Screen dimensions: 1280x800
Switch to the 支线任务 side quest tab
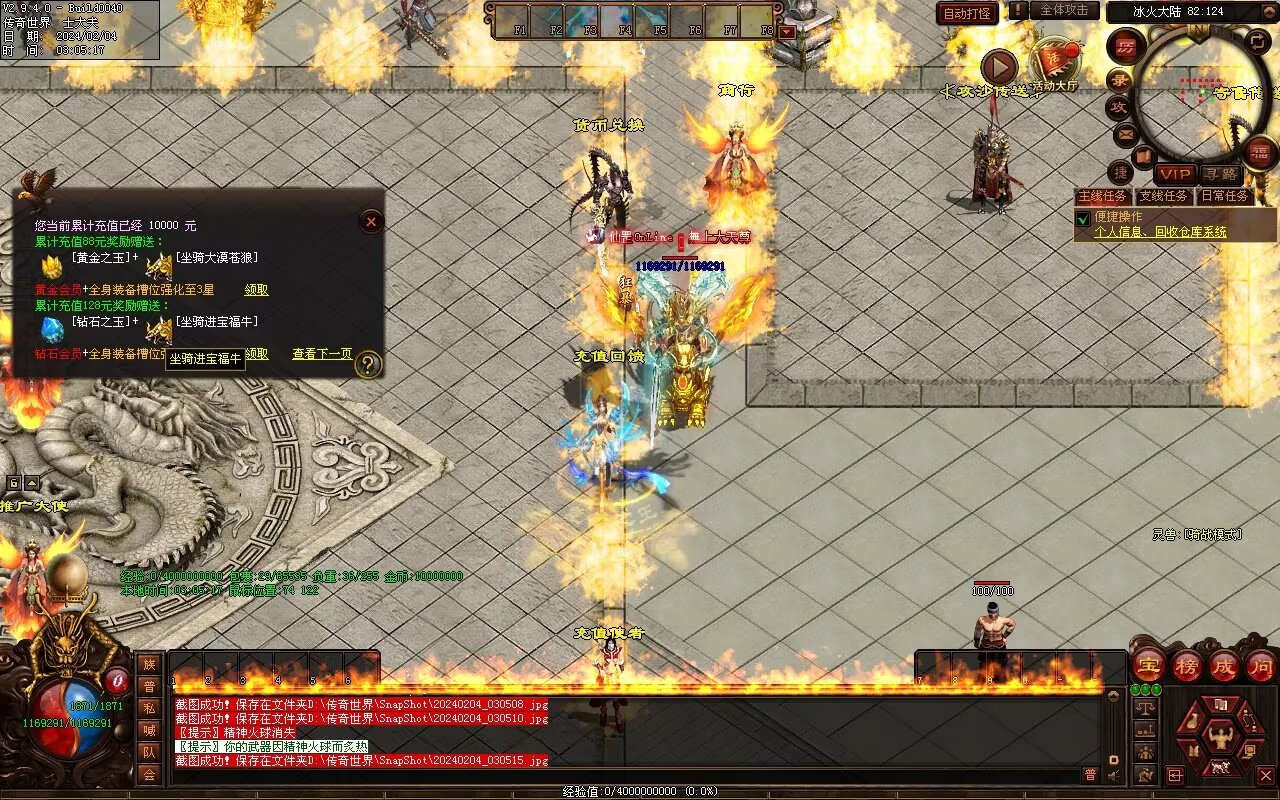[x=1164, y=196]
